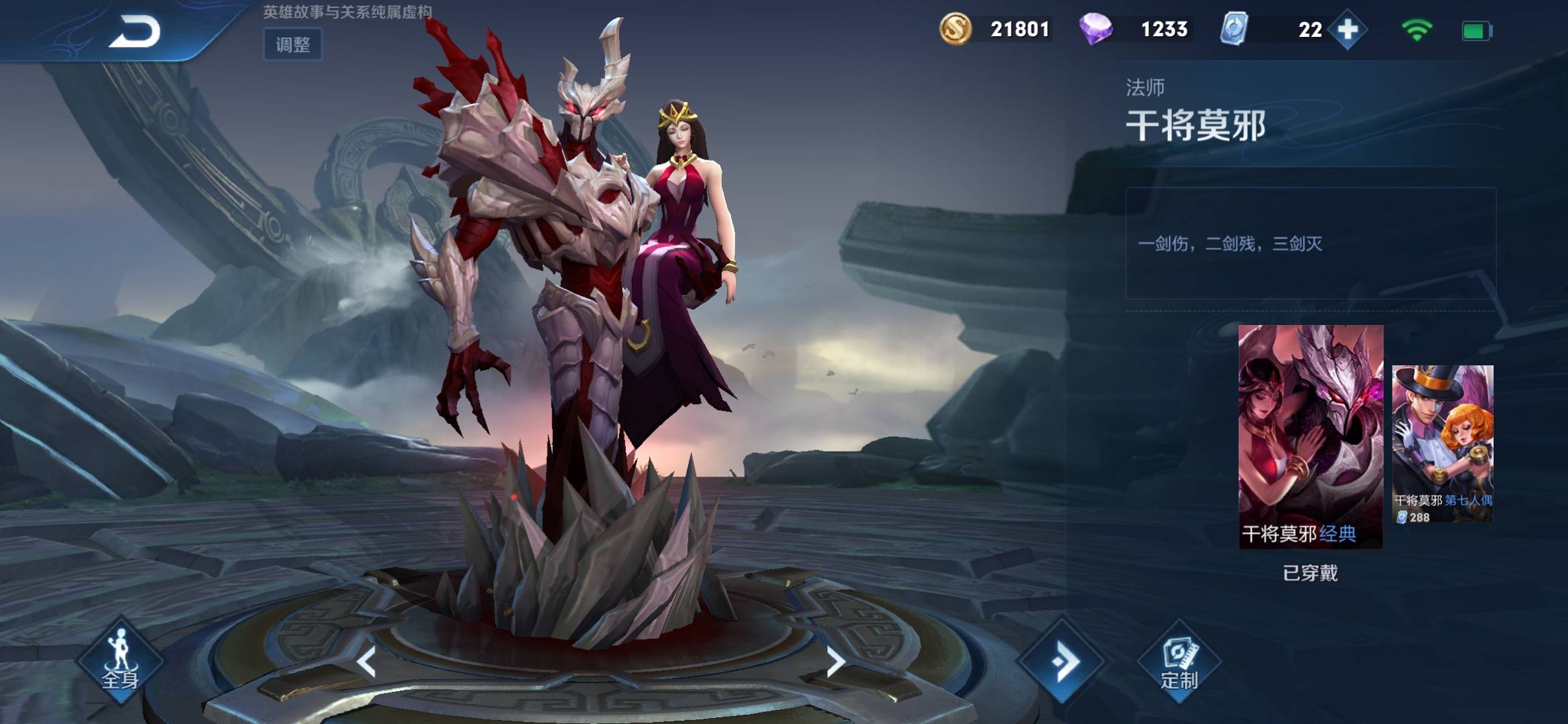Viewport: 1568px width, 724px height.
Task: Select the 干将莫邪 经典 skin card
Action: [1310, 436]
